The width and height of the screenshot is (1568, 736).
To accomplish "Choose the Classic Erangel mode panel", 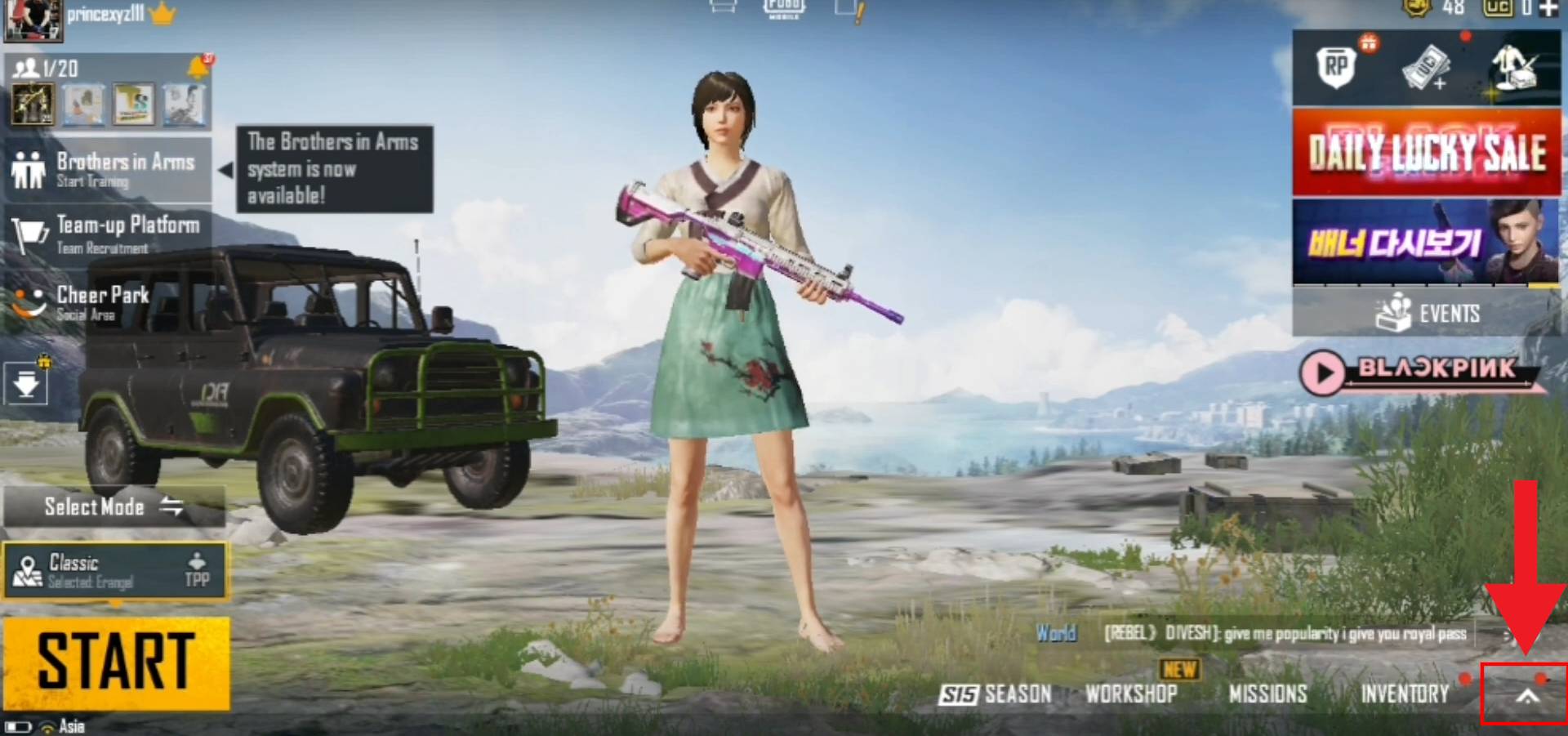I will click(114, 571).
